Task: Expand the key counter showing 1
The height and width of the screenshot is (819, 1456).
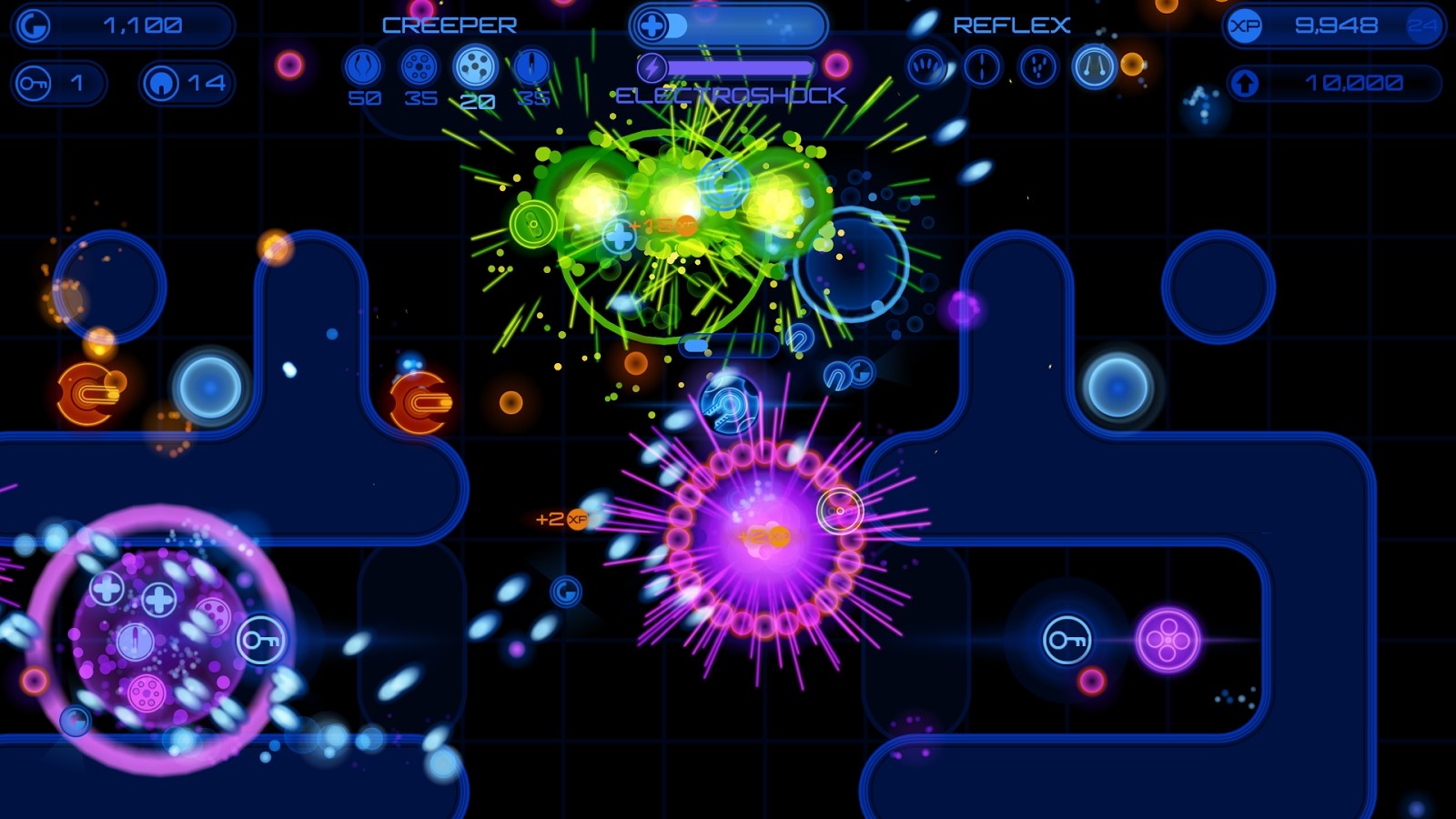Action: coord(59,82)
